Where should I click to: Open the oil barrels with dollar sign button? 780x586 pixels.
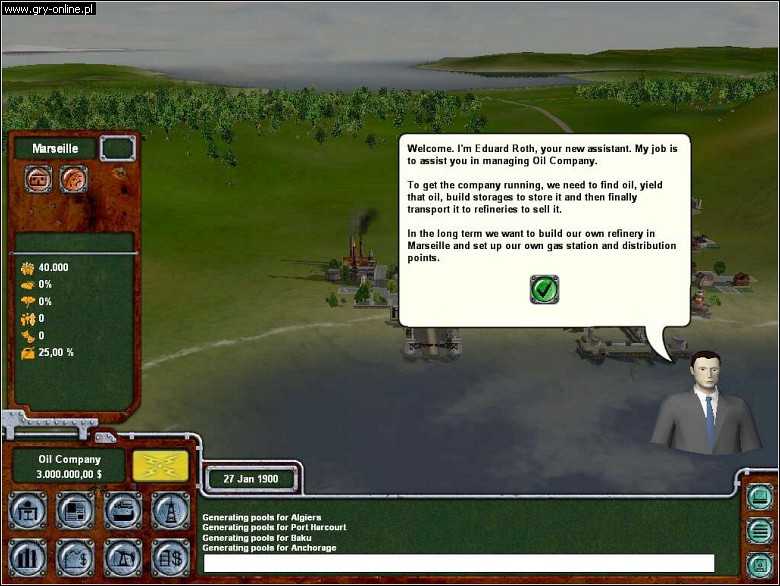170,558
